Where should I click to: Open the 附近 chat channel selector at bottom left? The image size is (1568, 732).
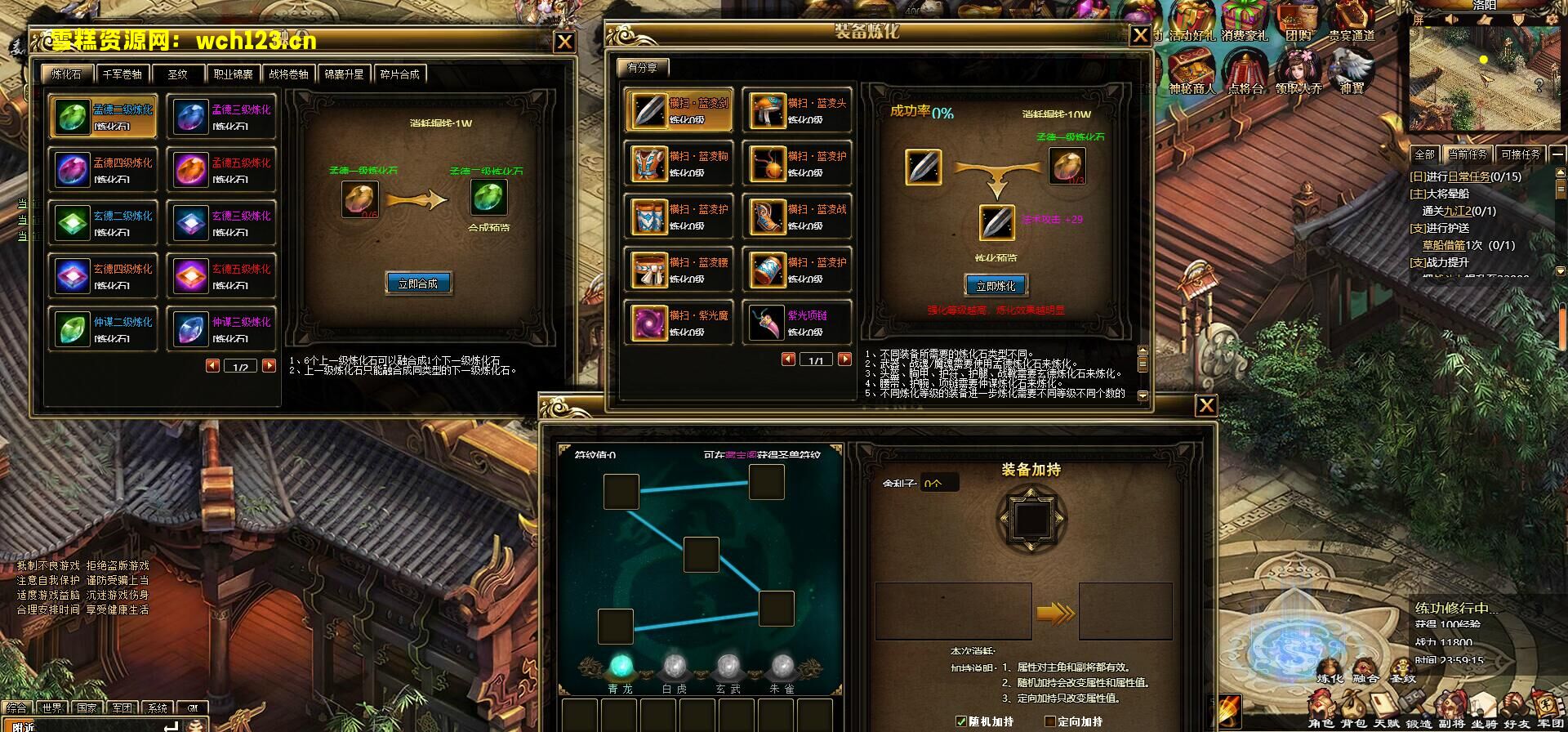tap(18, 722)
